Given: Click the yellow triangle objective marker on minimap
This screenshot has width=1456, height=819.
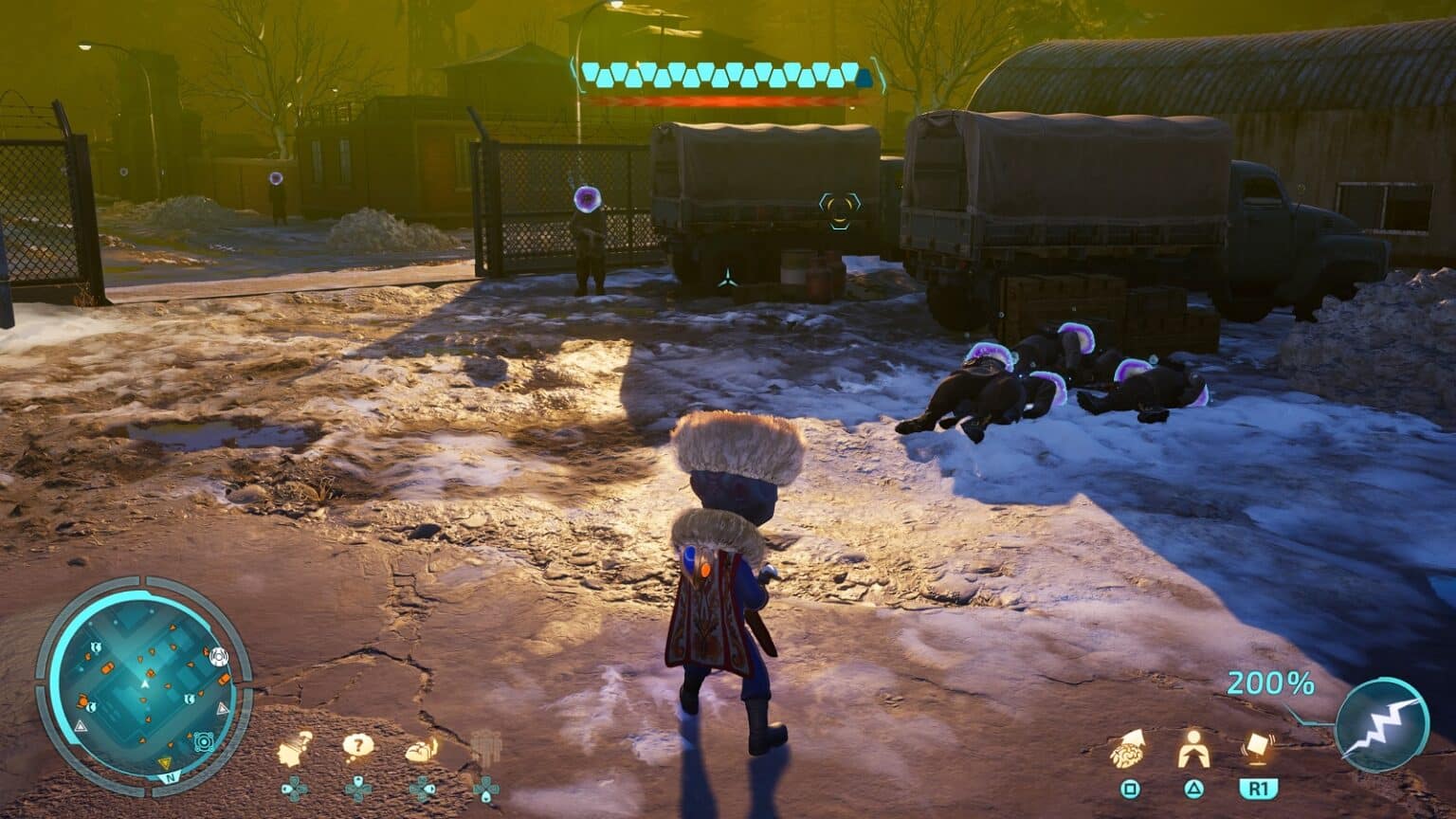Looking at the screenshot, I should pos(167,762).
